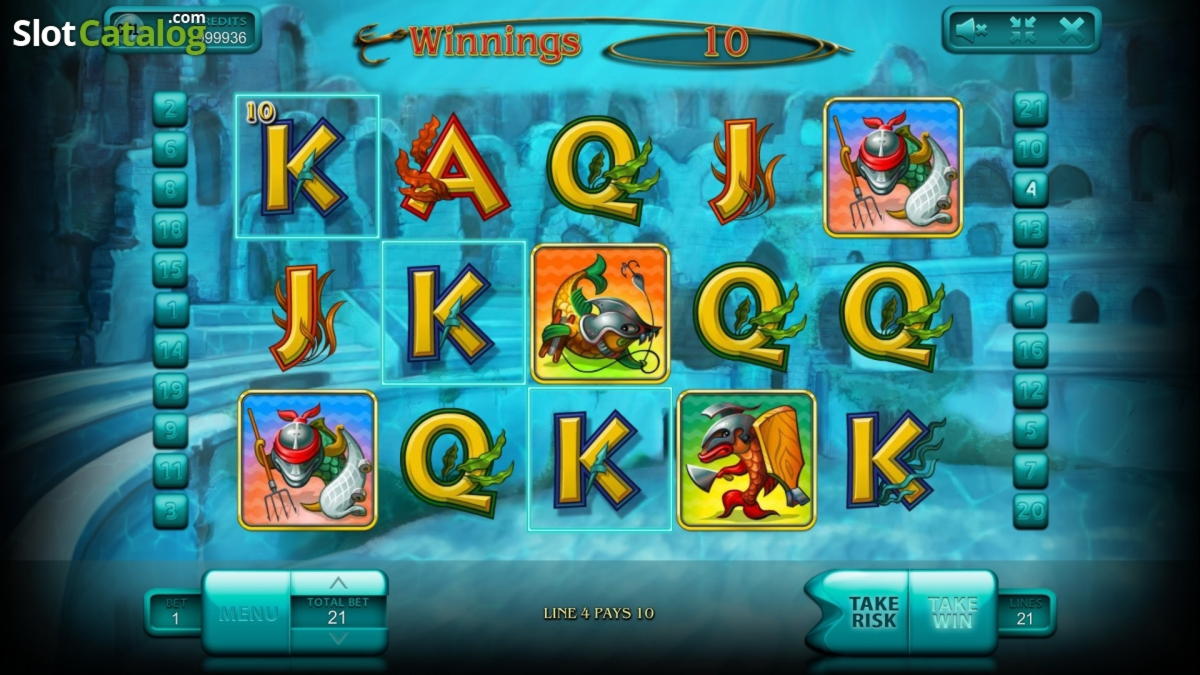The image size is (1200, 675).
Task: Exit fullscreen with the inward arrows icon
Action: pyautogui.click(x=1022, y=31)
